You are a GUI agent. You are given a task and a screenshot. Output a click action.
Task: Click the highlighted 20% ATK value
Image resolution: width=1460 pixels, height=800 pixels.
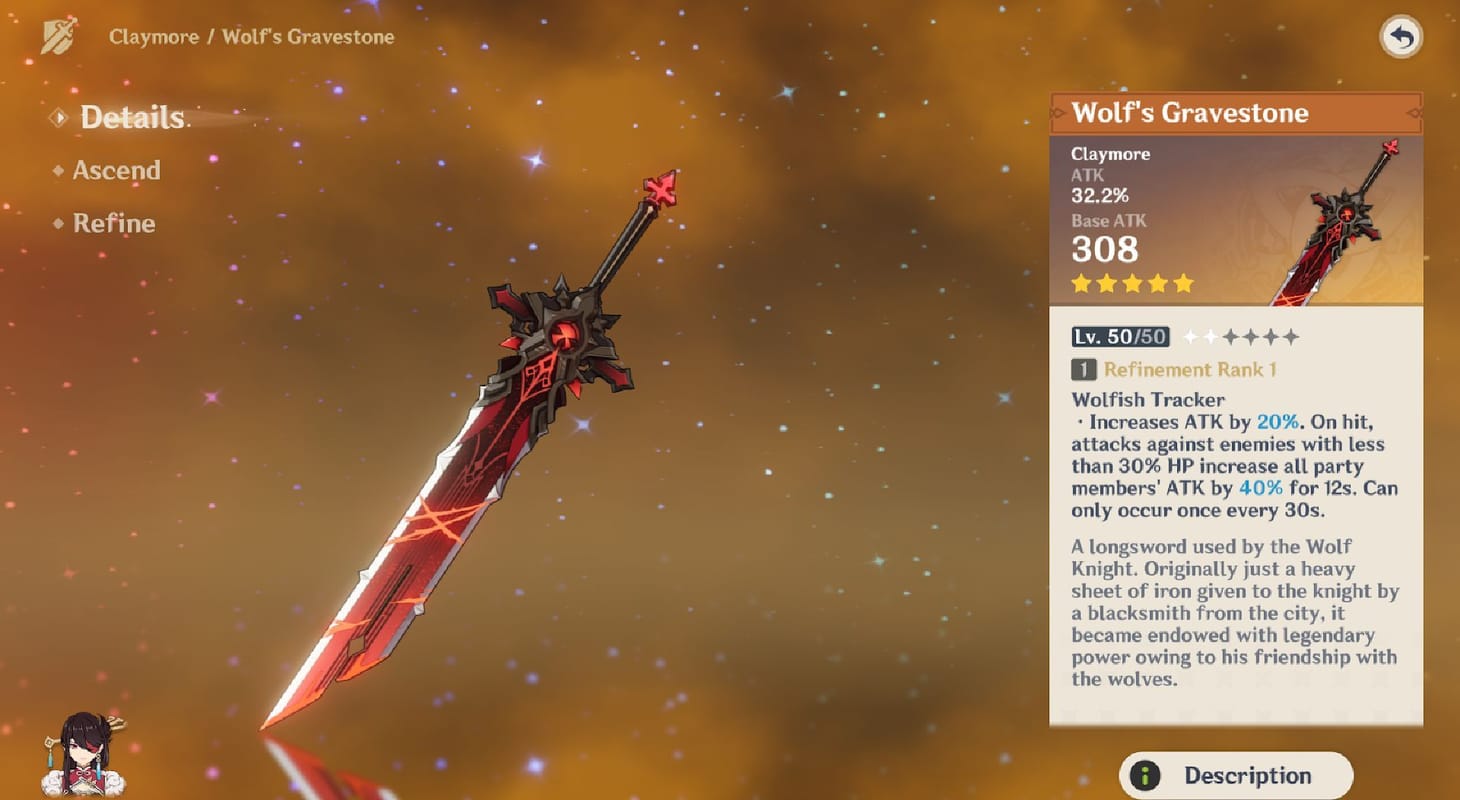[1278, 421]
